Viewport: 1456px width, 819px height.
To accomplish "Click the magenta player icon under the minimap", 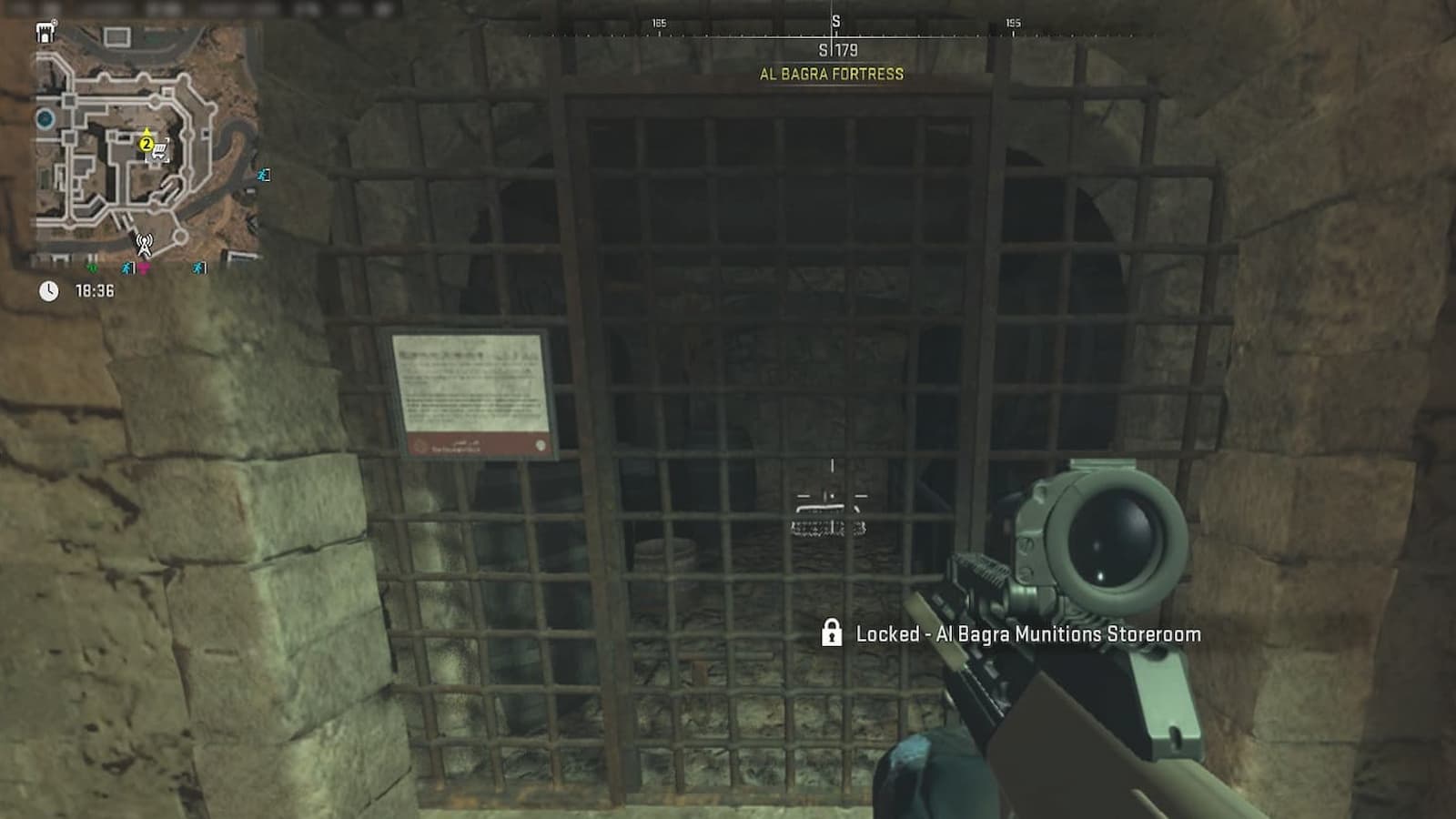I will pos(144,268).
